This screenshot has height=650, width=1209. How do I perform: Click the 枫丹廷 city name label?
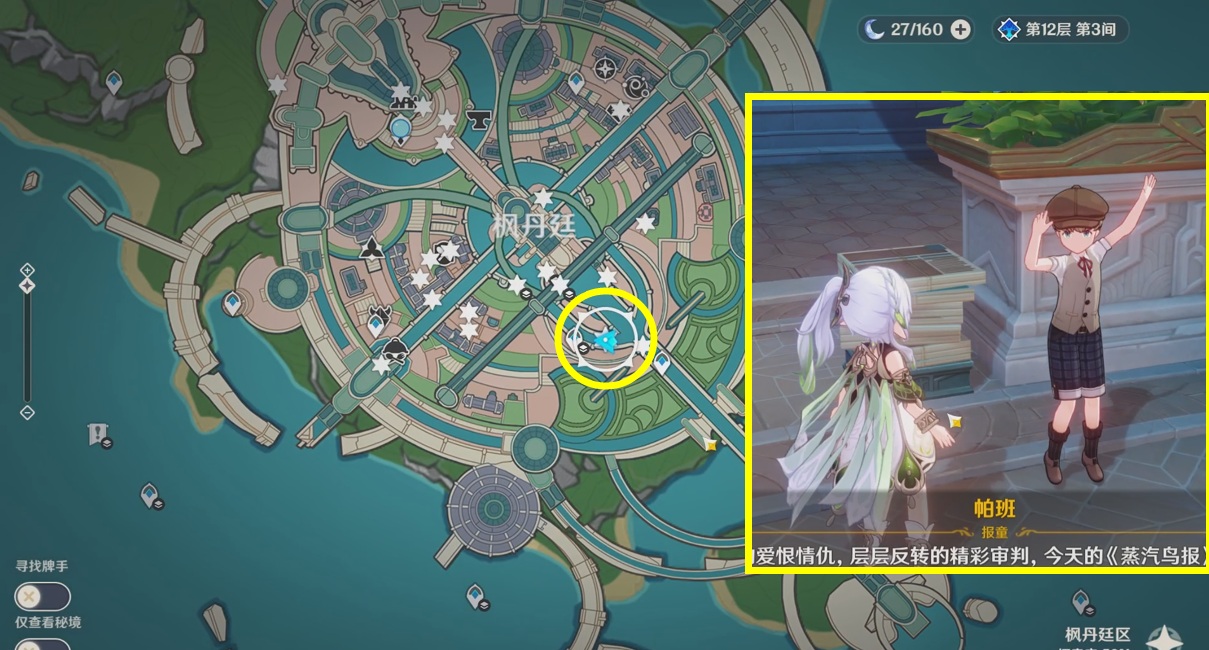pyautogui.click(x=534, y=226)
